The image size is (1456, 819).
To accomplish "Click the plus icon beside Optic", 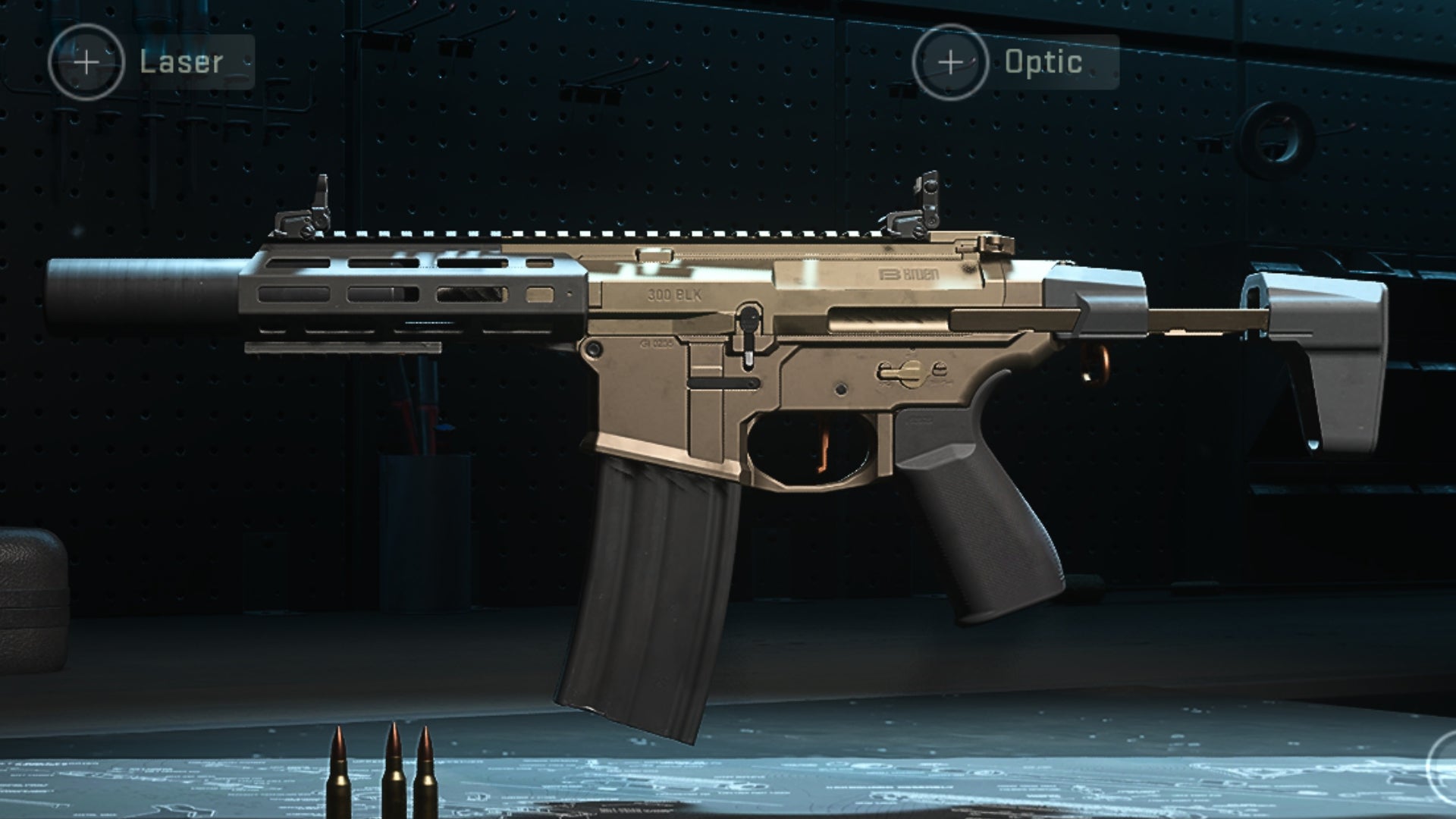I will [950, 62].
